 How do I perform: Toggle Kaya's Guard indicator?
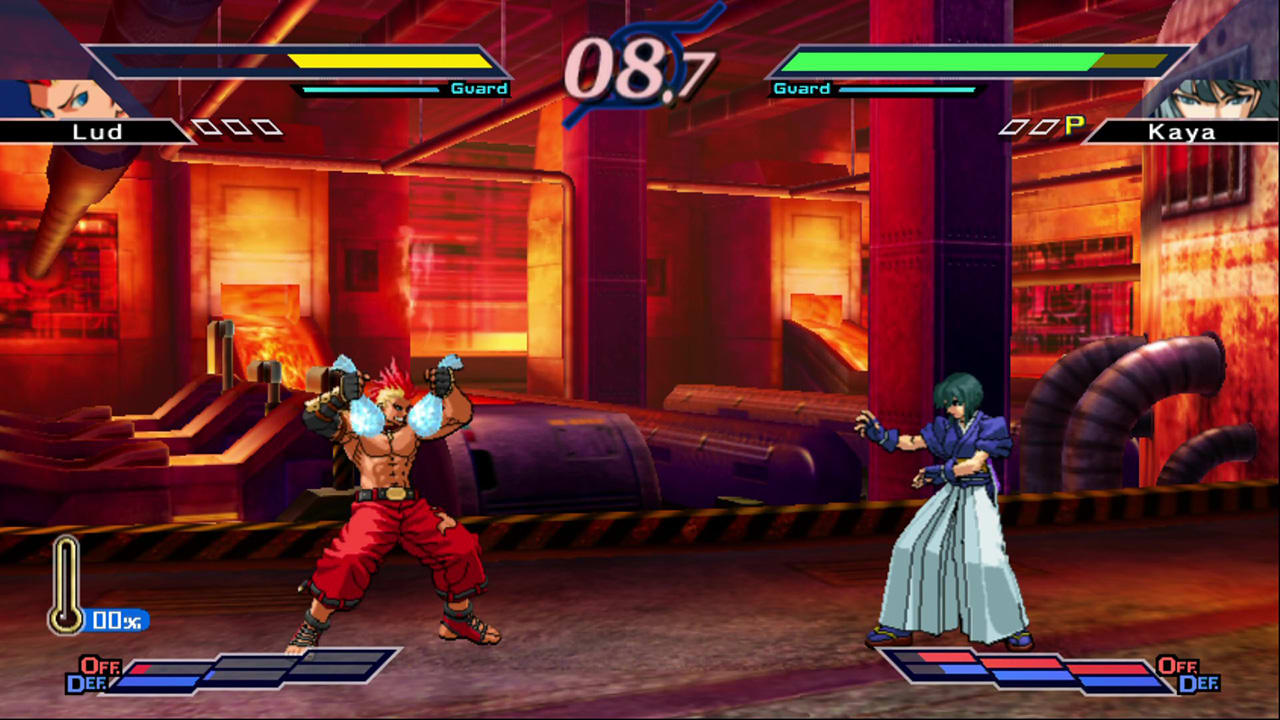[x=799, y=88]
